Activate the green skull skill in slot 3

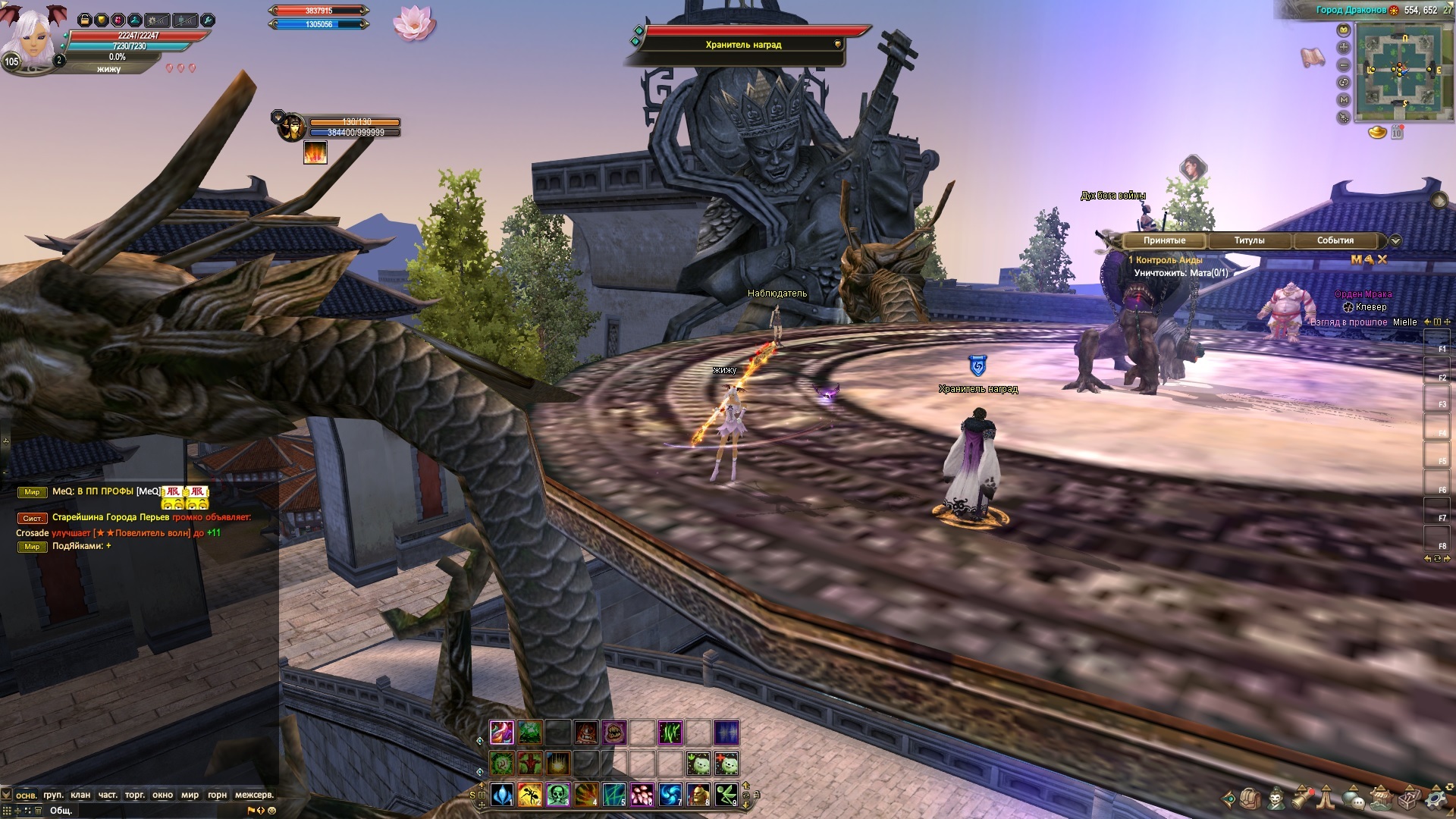click(559, 794)
